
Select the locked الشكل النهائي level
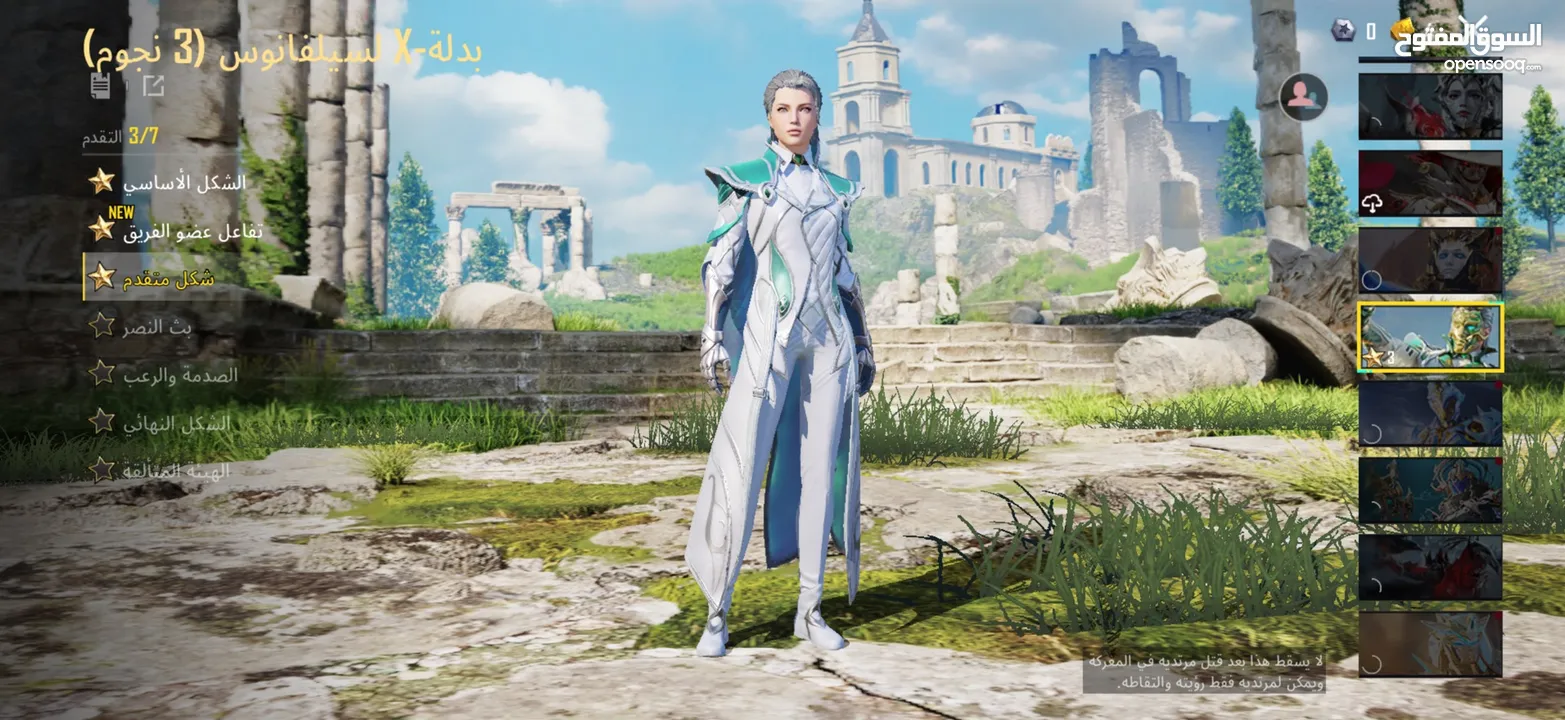click(x=176, y=423)
